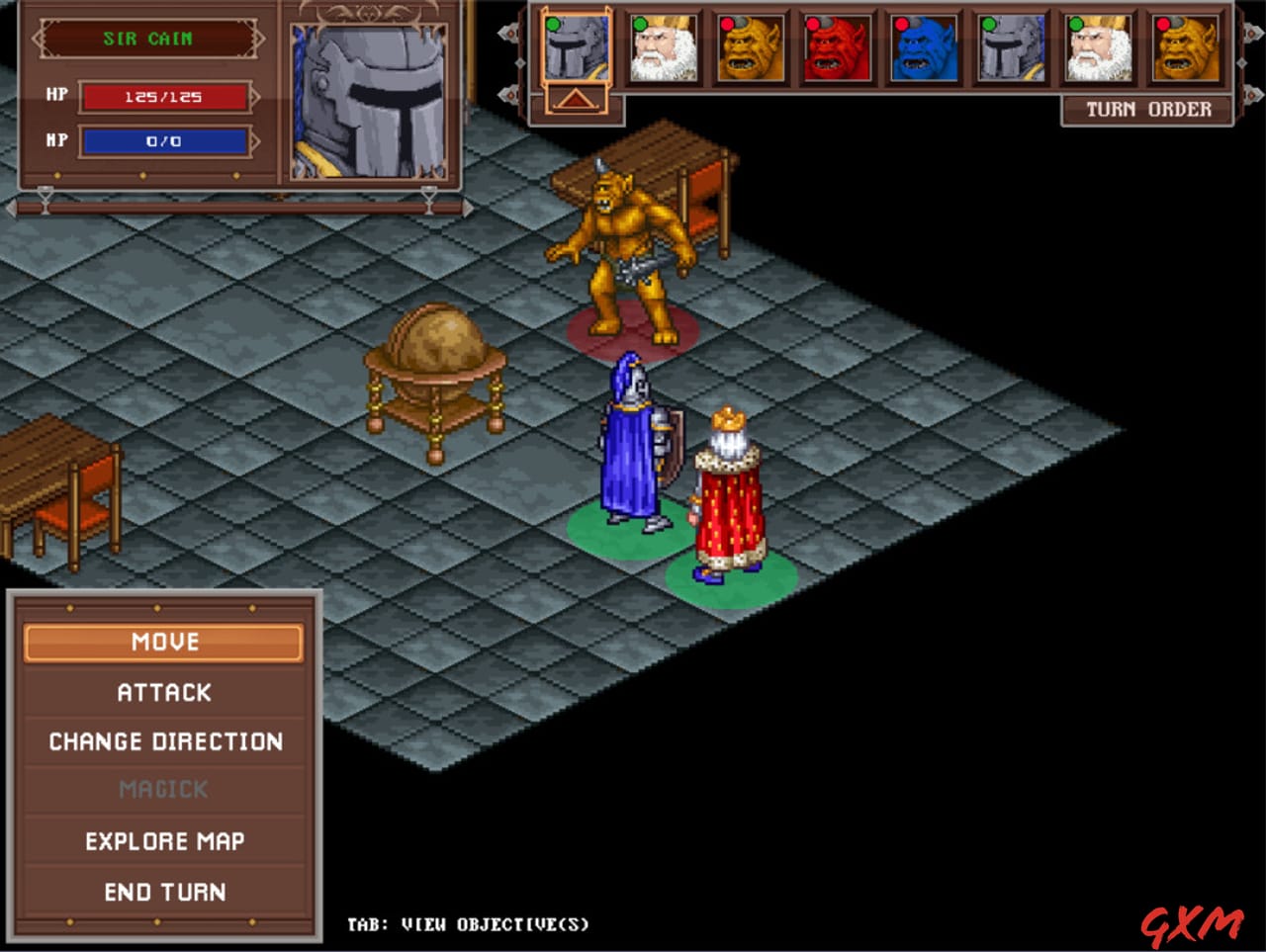Select Sir Cain's portrait in the turn order
1266x952 pixels.
pyautogui.click(x=577, y=47)
